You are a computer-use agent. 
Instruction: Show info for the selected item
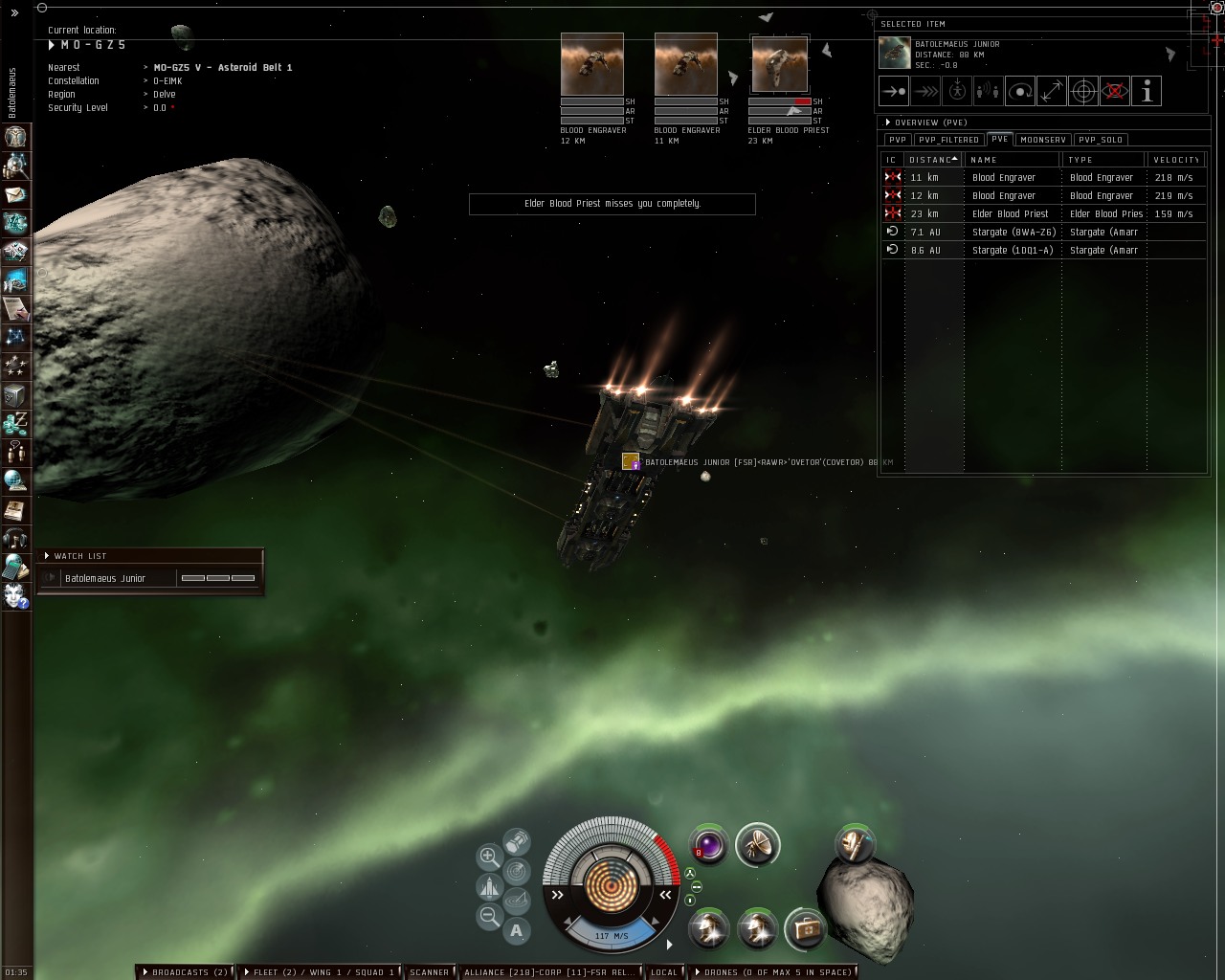coord(1147,92)
